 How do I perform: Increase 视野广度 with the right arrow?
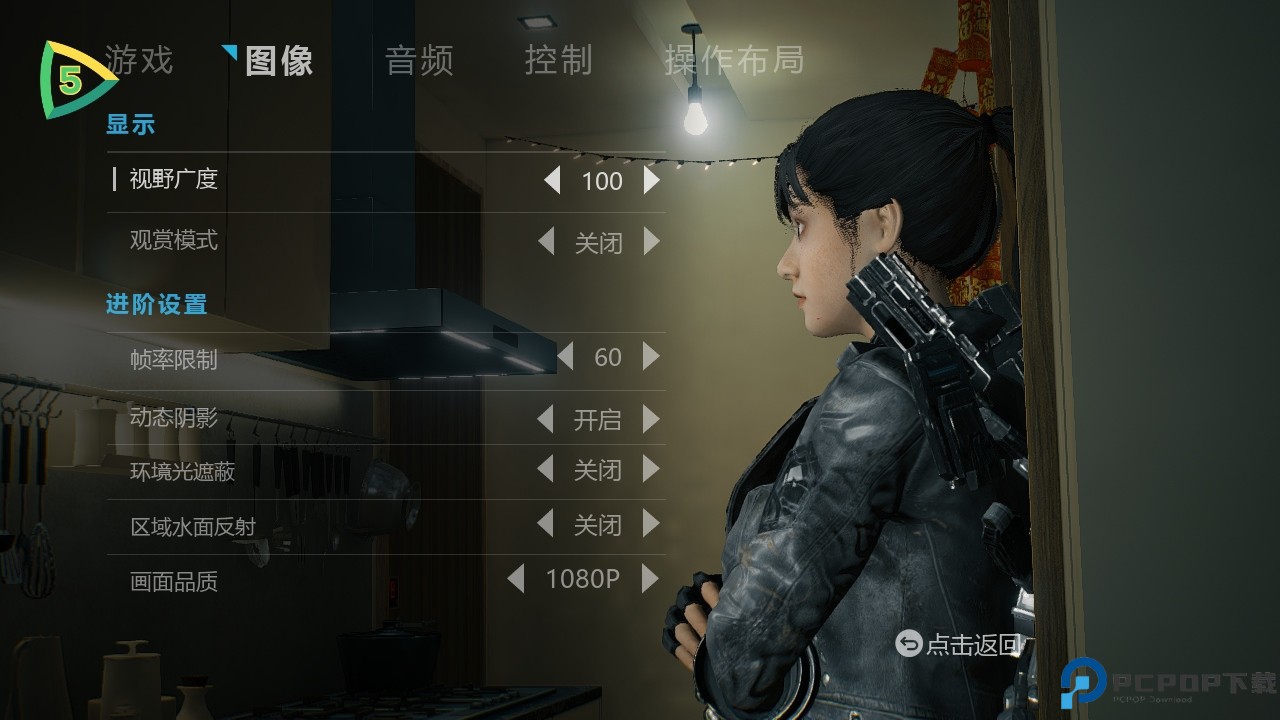point(652,181)
